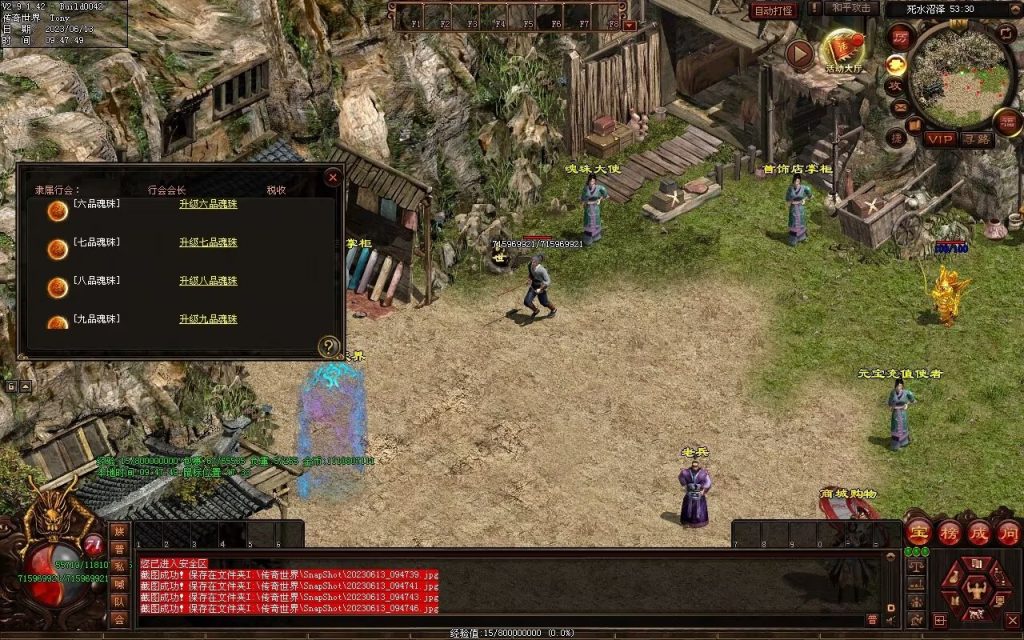1024x640 pixels.
Task: Switch to the 队 team chat channel
Action: 119,602
